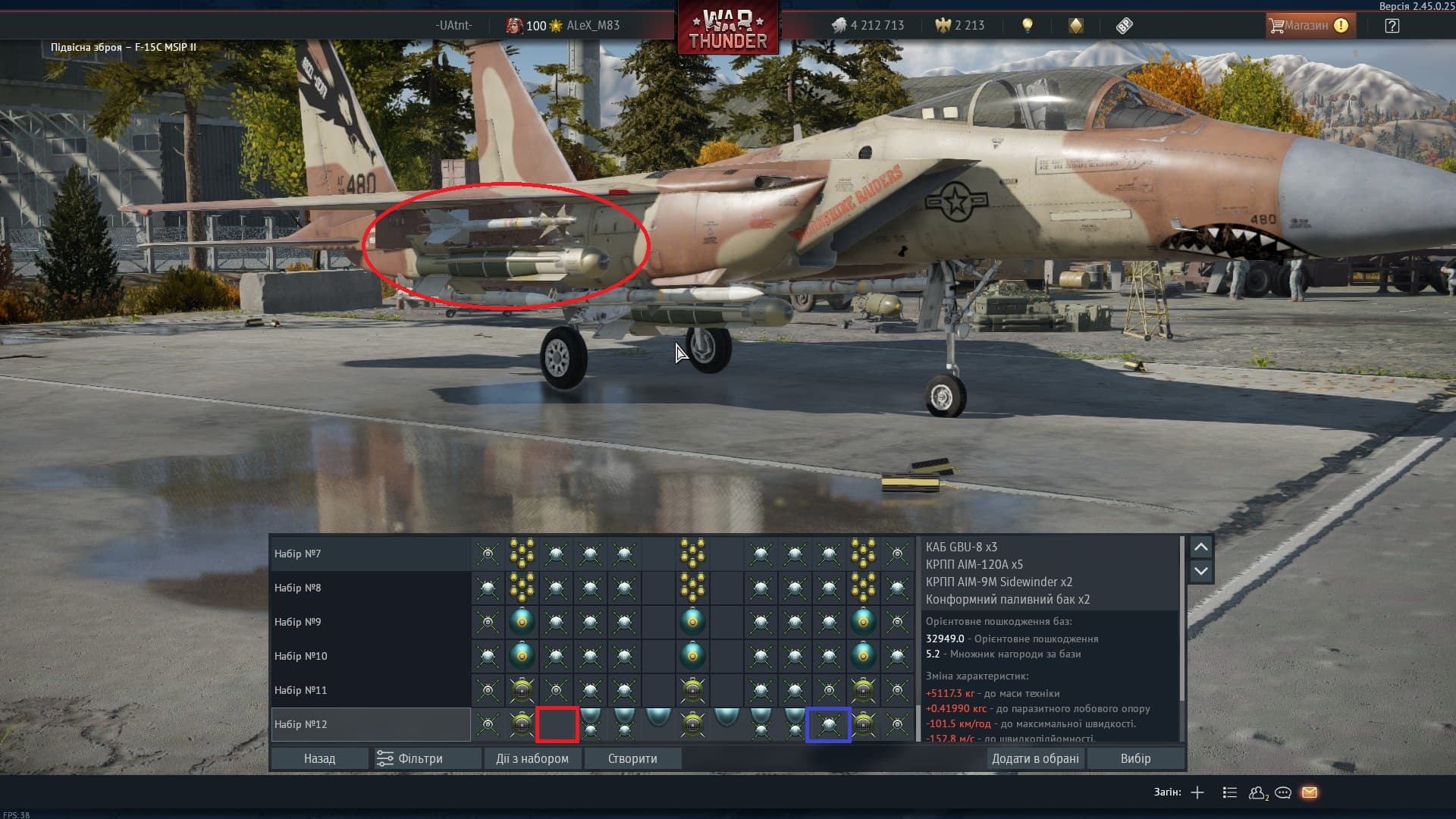Click the plus icon to invite a squadmate
The width and height of the screenshot is (1456, 819).
(1197, 792)
